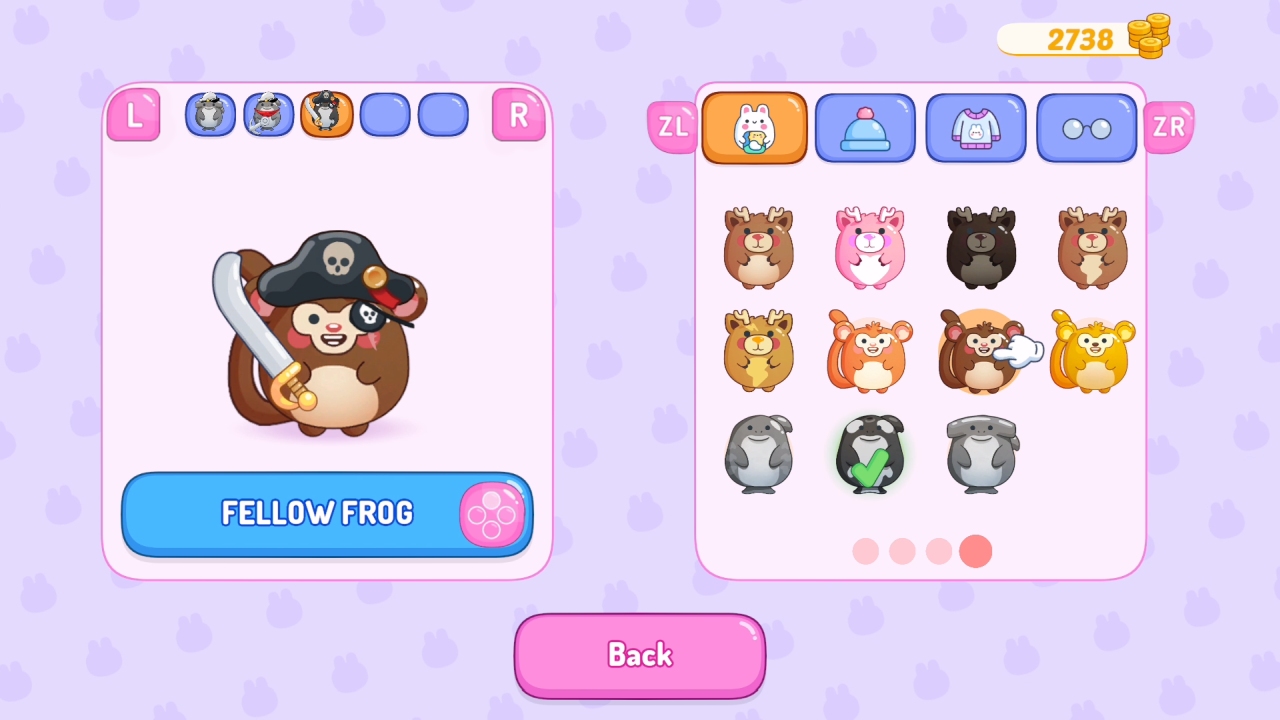Switch to the sweater clothing tab
Image resolution: width=1280 pixels, height=720 pixels.
pyautogui.click(x=976, y=128)
